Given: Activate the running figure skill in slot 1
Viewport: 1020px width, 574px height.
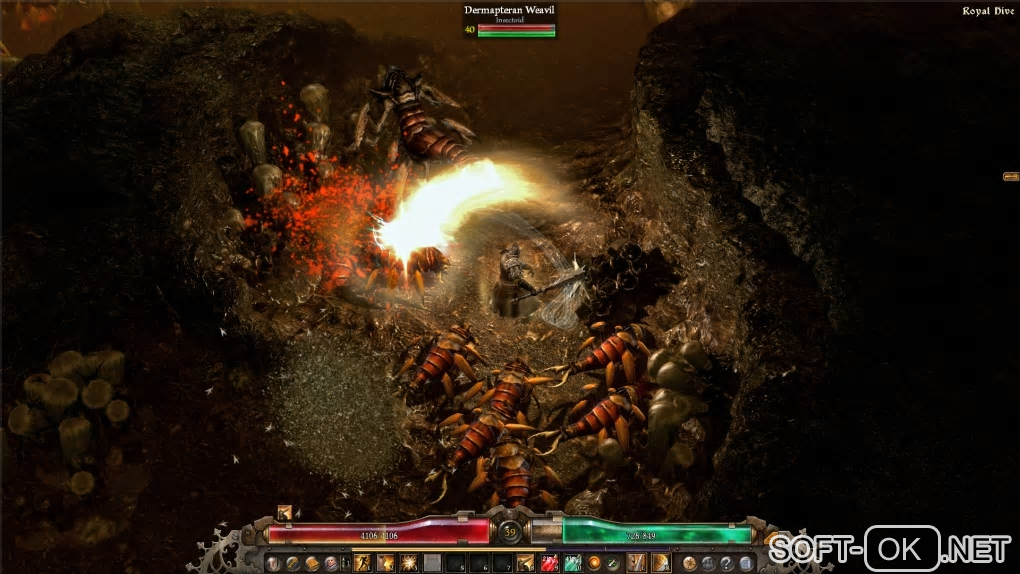Looking at the screenshot, I should click(363, 563).
